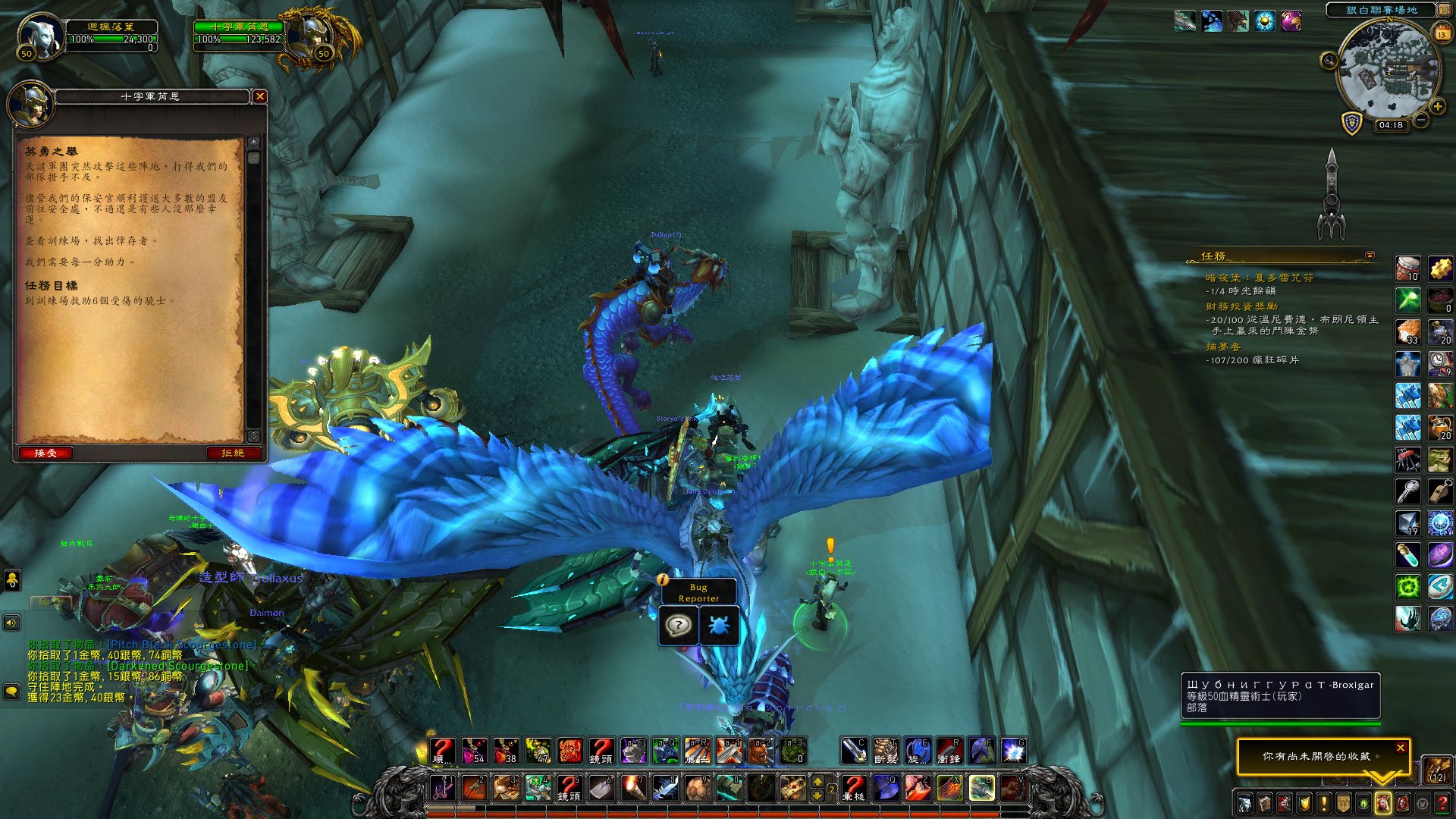1456x819 pixels.
Task: Switch to the next action bar page with up arrow
Action: tap(817, 781)
